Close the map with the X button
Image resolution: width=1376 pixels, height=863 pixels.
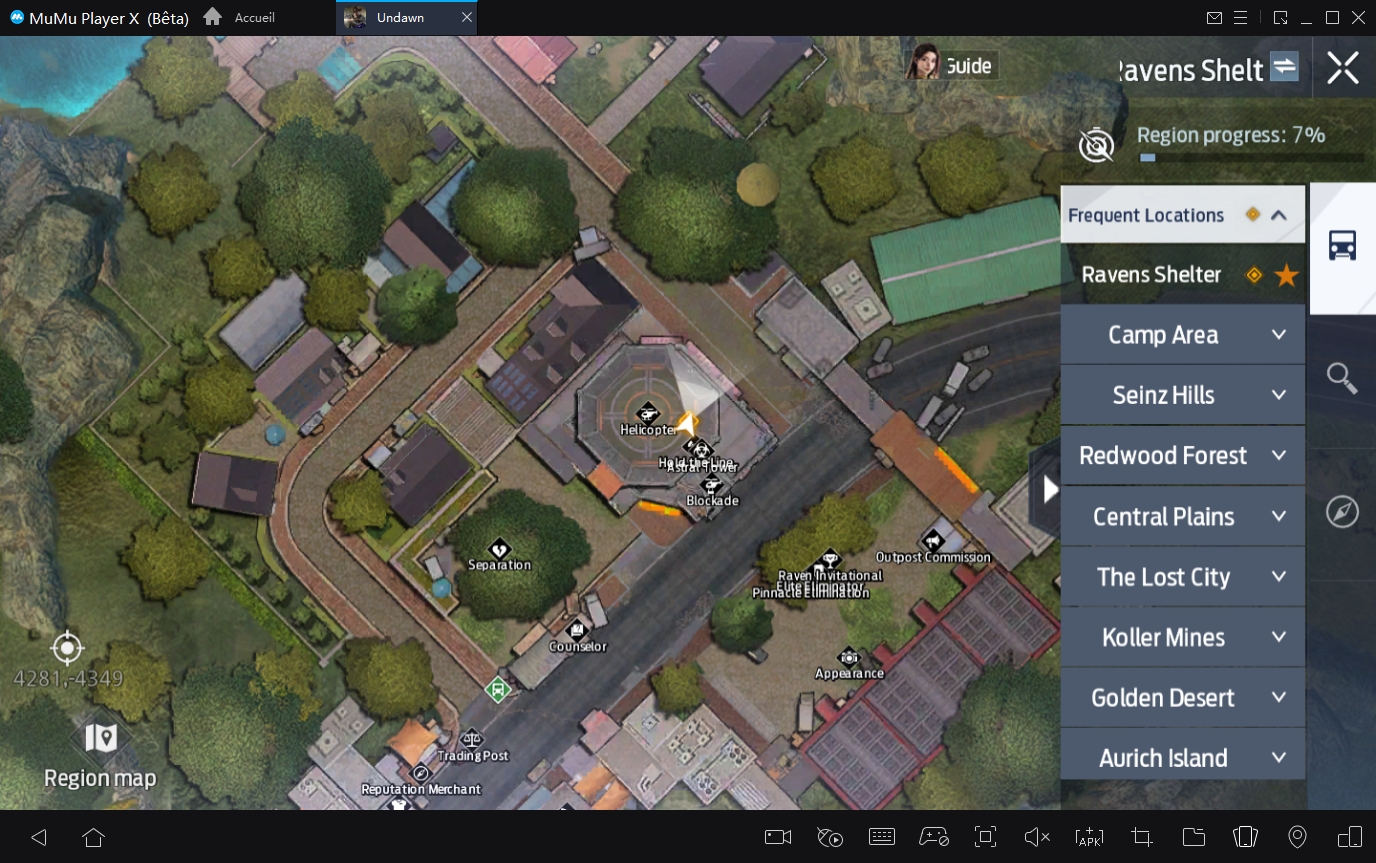[1342, 68]
